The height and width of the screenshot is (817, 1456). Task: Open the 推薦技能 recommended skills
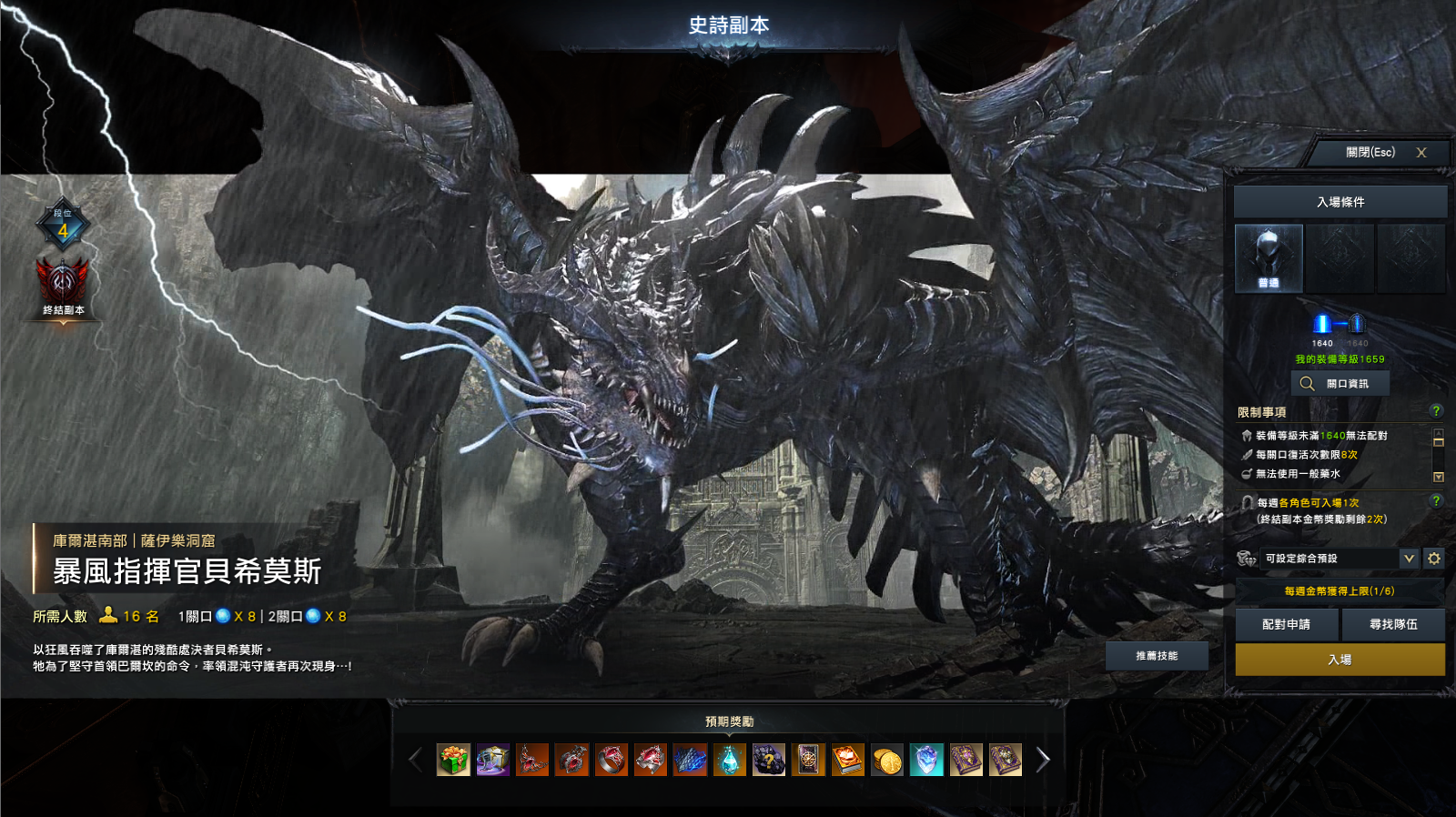tap(1157, 656)
